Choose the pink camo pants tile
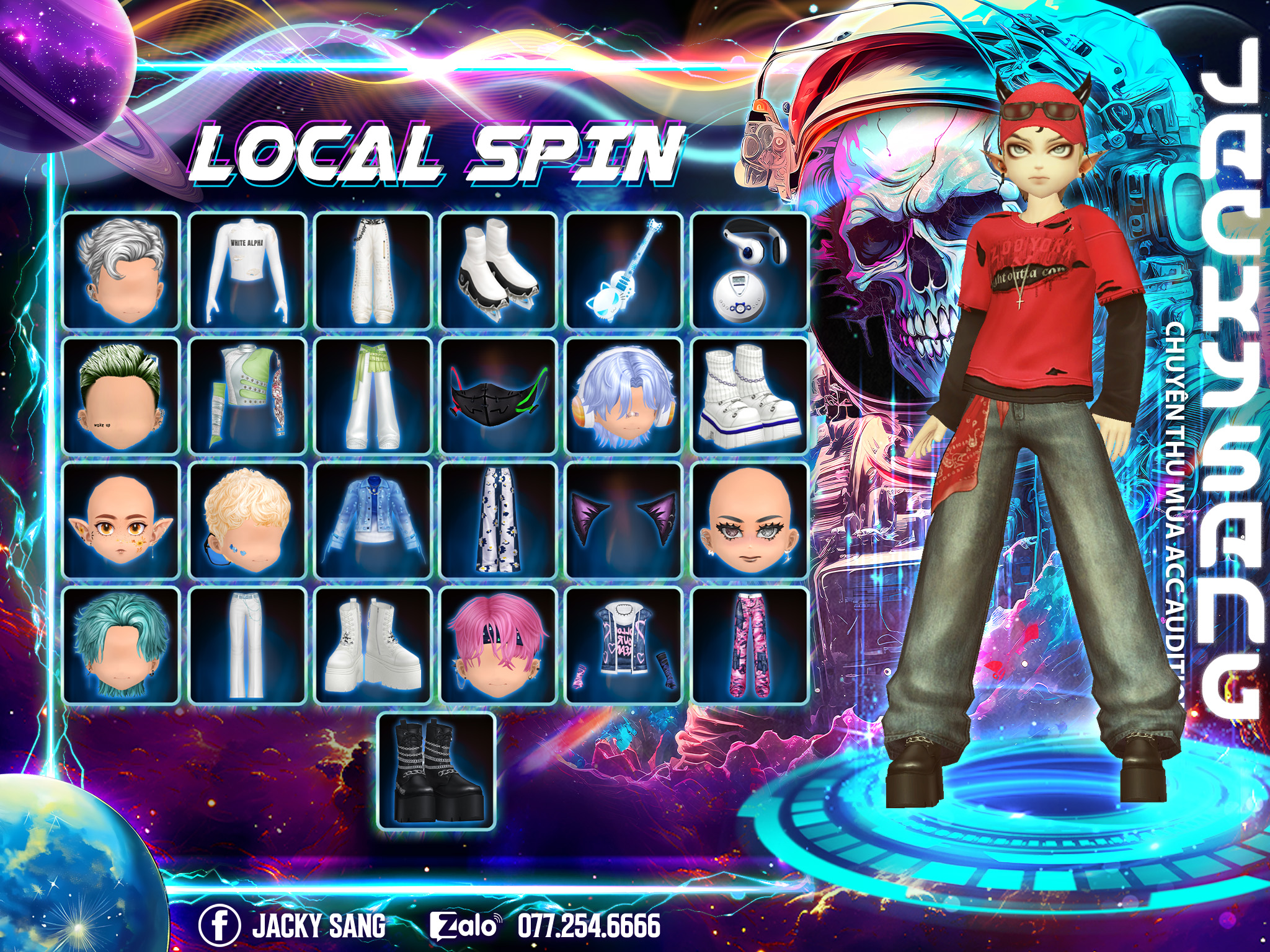The image size is (1270, 952). 750,646
